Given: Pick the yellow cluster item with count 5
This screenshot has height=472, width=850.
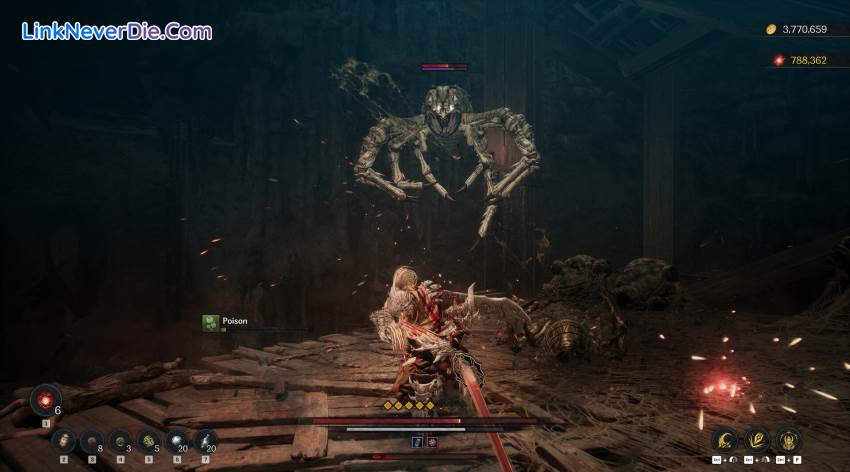Looking at the screenshot, I should pyautogui.click(x=148, y=441).
